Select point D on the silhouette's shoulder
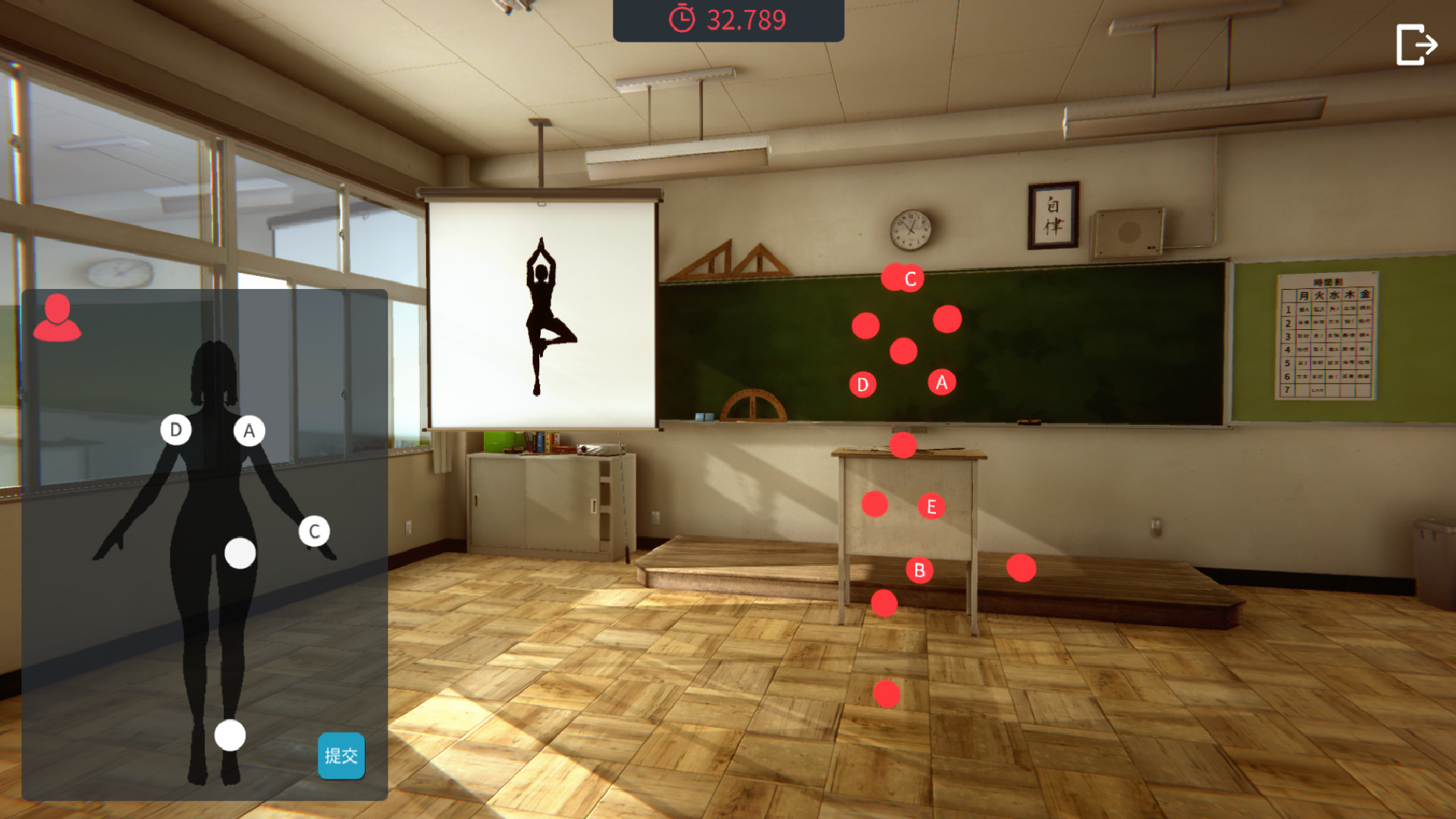 [176, 431]
